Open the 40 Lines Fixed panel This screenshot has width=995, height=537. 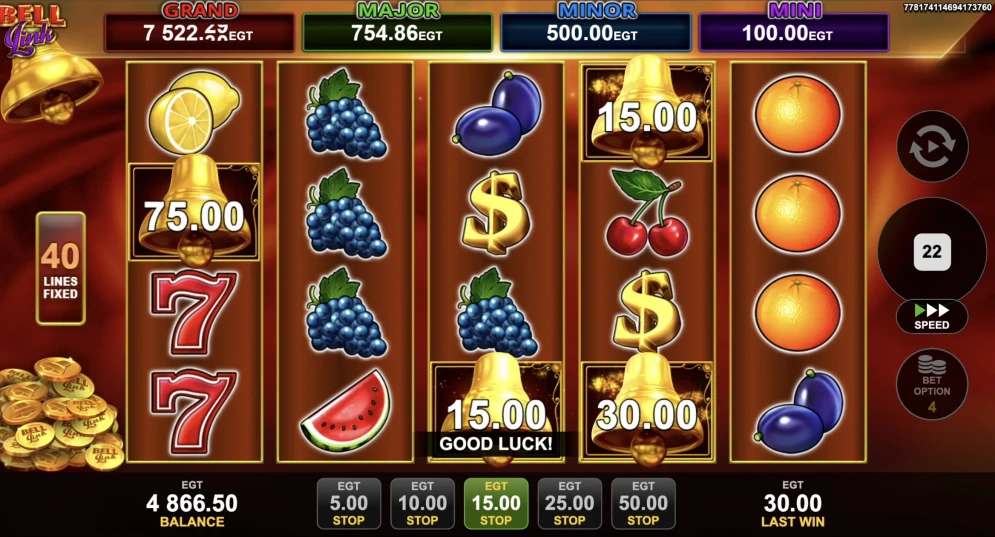pyautogui.click(x=61, y=268)
